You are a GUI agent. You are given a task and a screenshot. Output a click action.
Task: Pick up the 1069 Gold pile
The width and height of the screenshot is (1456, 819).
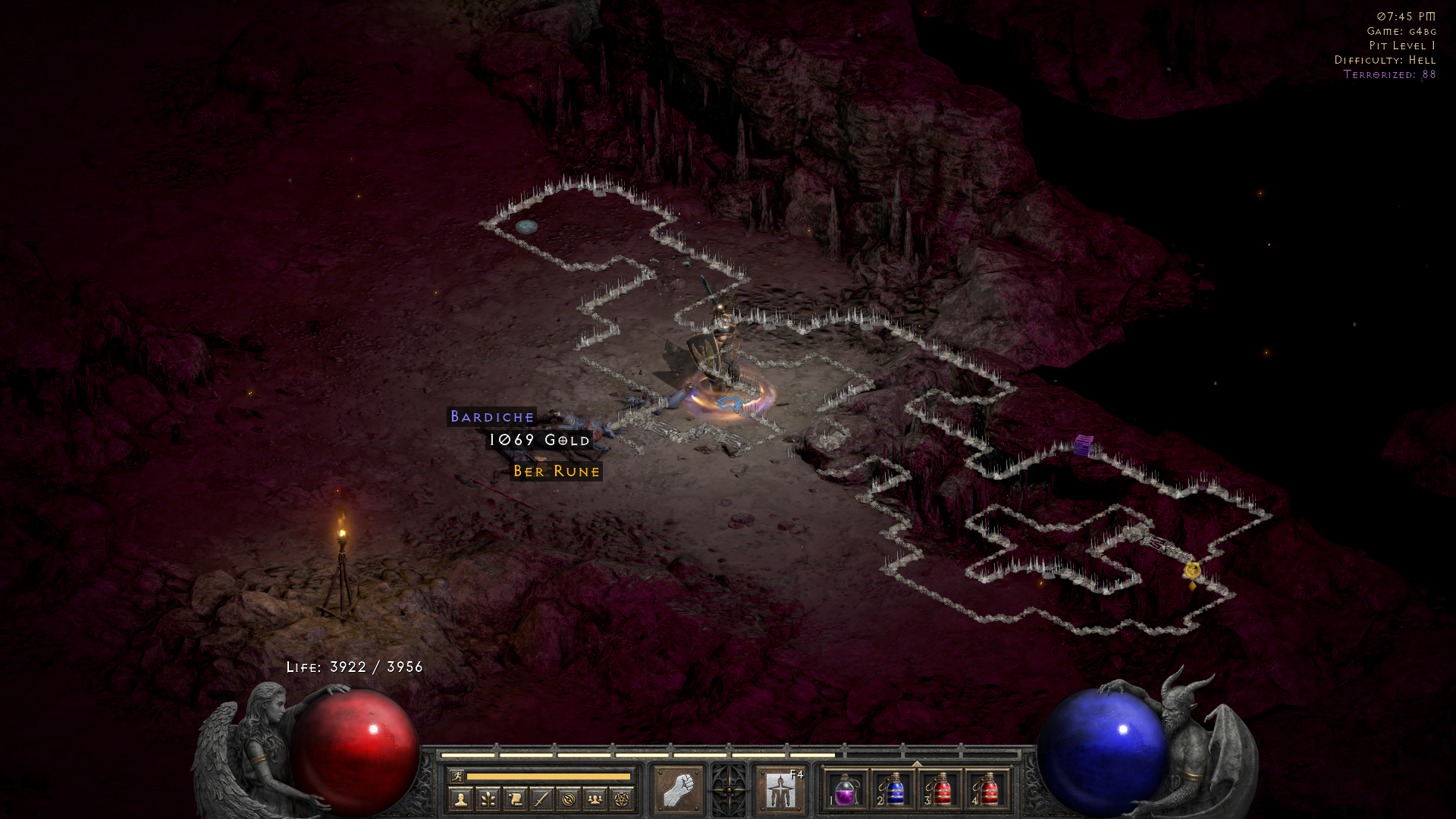tap(538, 440)
